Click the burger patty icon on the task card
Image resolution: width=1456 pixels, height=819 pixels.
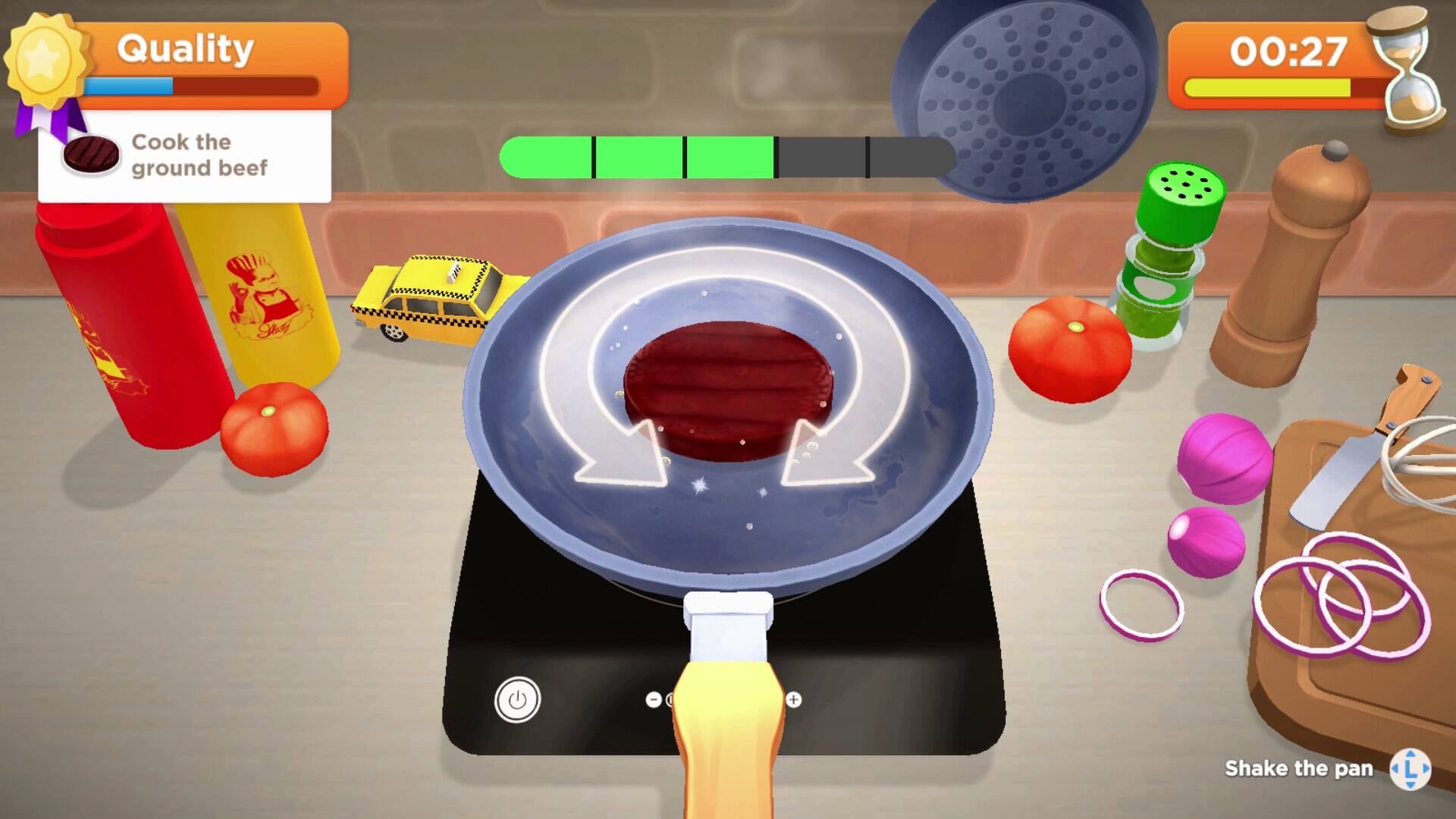coord(93,155)
